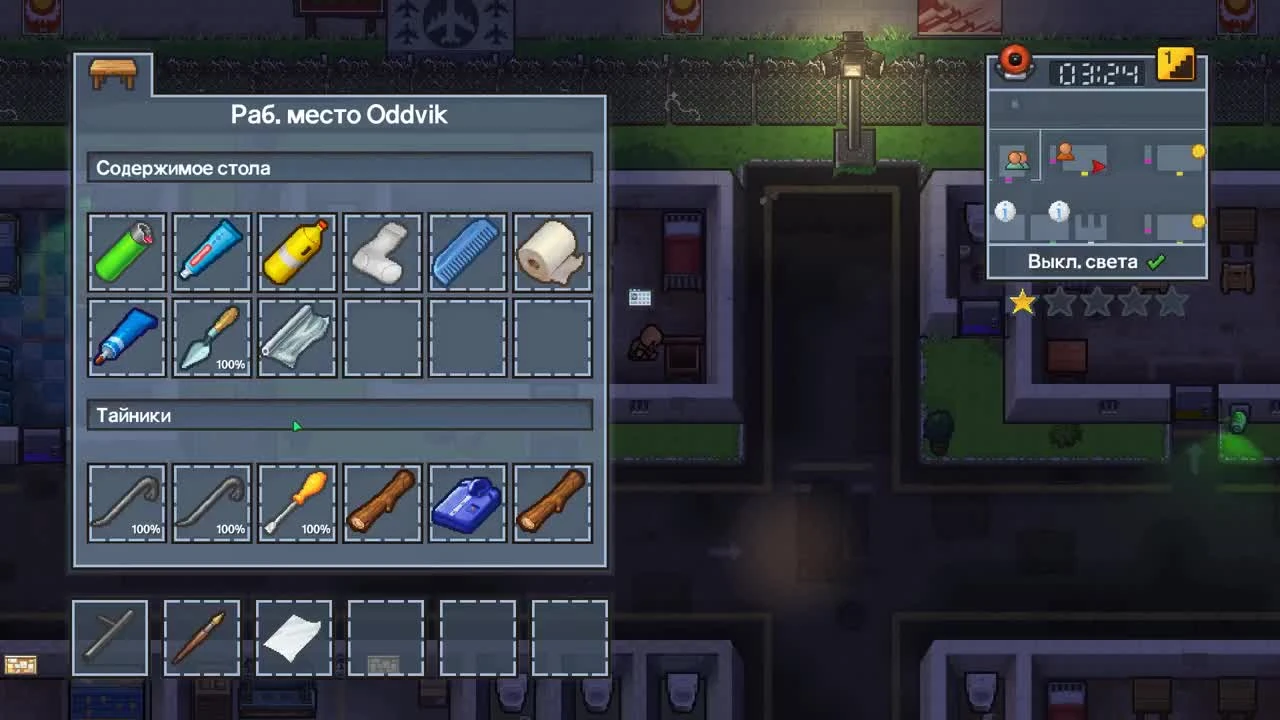Viewport: 1280px width, 720px height.
Task: Take the crowbar from the first stash slot
Action: tap(126, 502)
